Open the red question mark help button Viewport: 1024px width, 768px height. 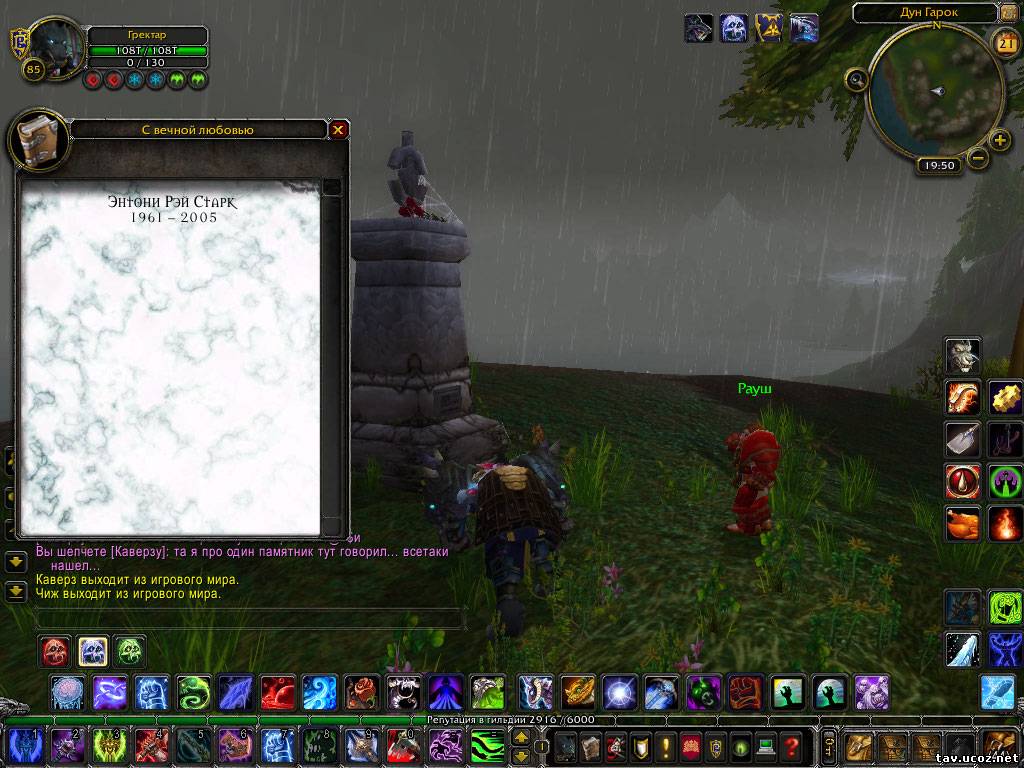[x=791, y=746]
